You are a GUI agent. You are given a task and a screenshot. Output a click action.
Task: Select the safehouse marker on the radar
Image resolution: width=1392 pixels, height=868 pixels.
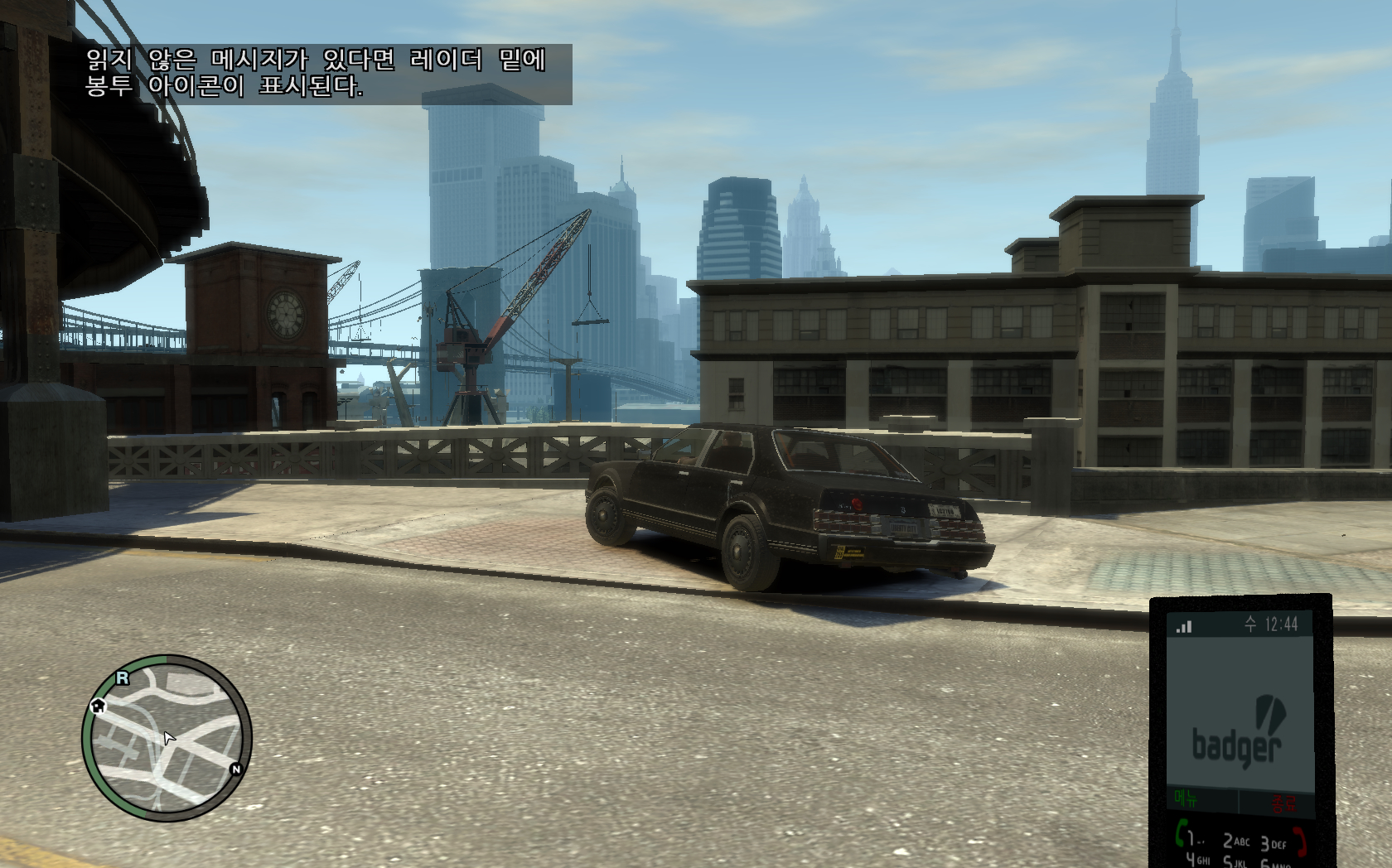point(98,706)
